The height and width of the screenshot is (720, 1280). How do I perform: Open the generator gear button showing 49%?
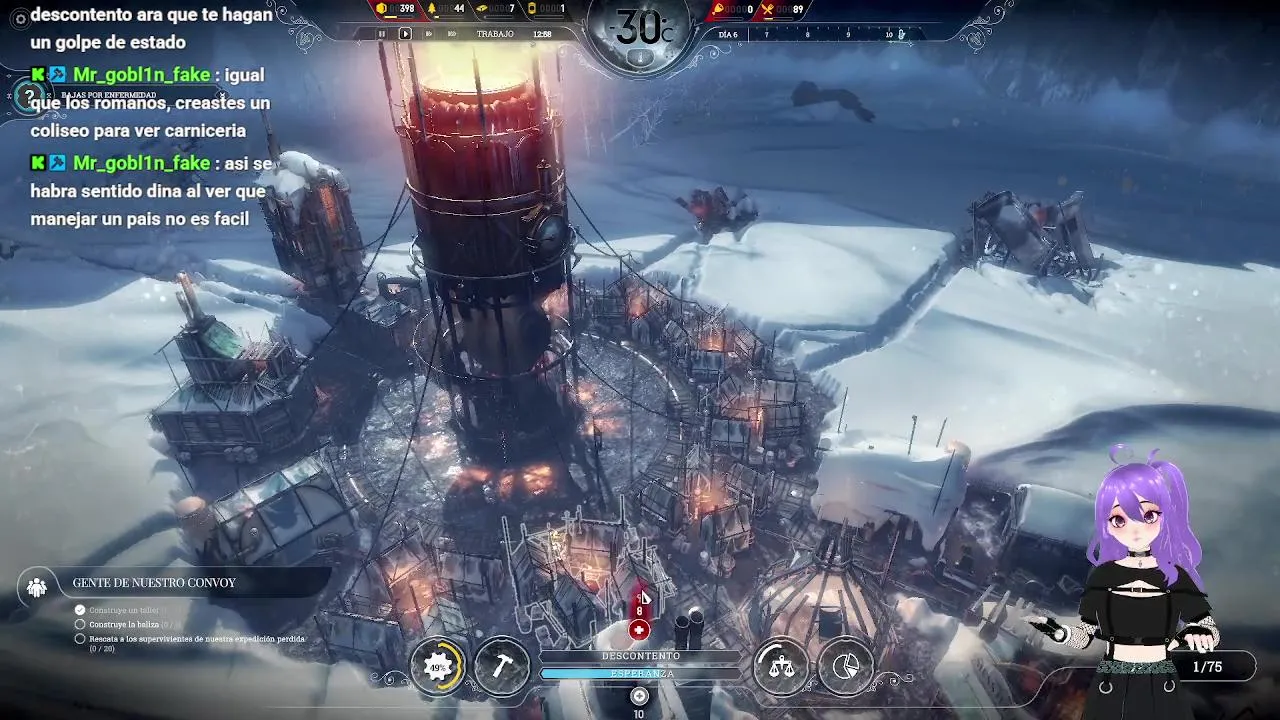(x=438, y=667)
